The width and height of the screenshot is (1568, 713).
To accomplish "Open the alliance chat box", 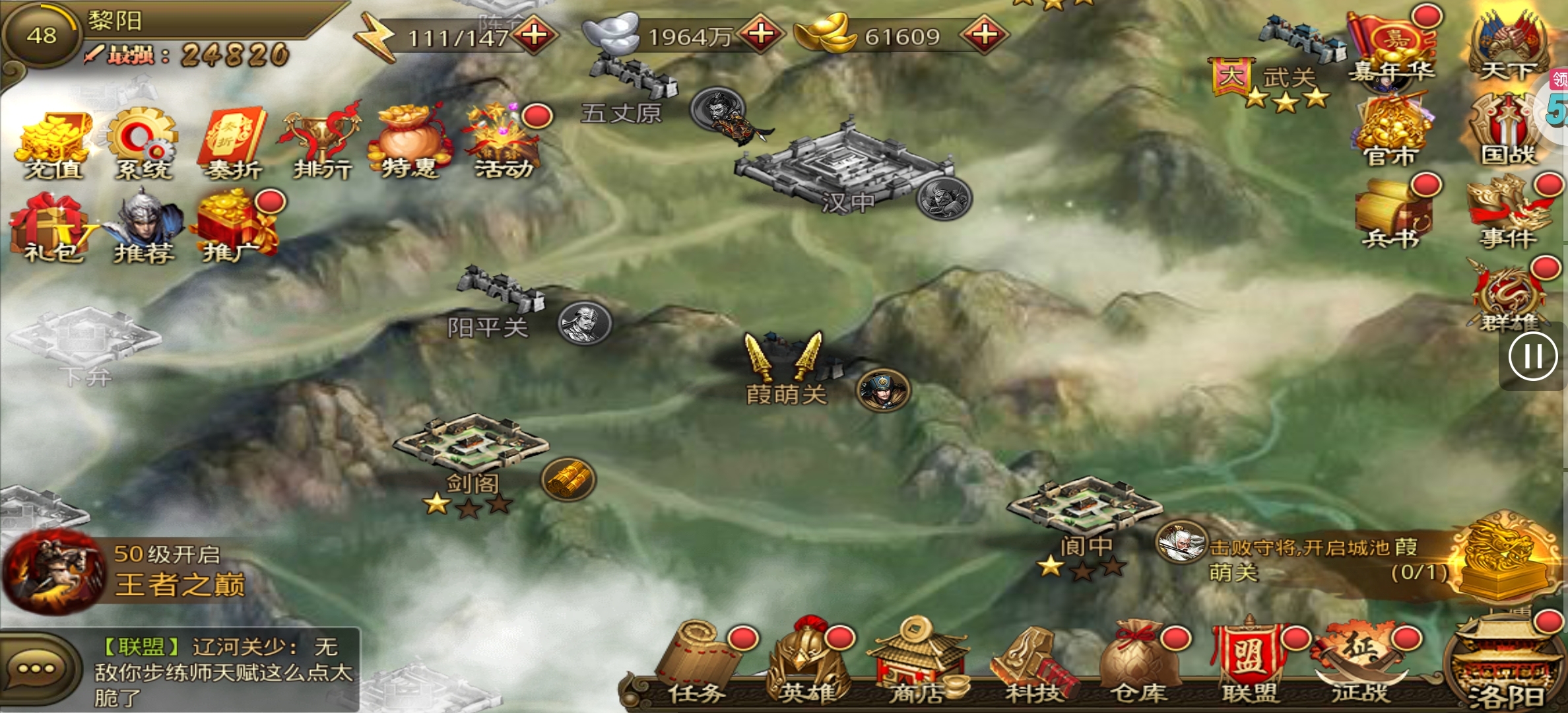I will coord(180,670).
